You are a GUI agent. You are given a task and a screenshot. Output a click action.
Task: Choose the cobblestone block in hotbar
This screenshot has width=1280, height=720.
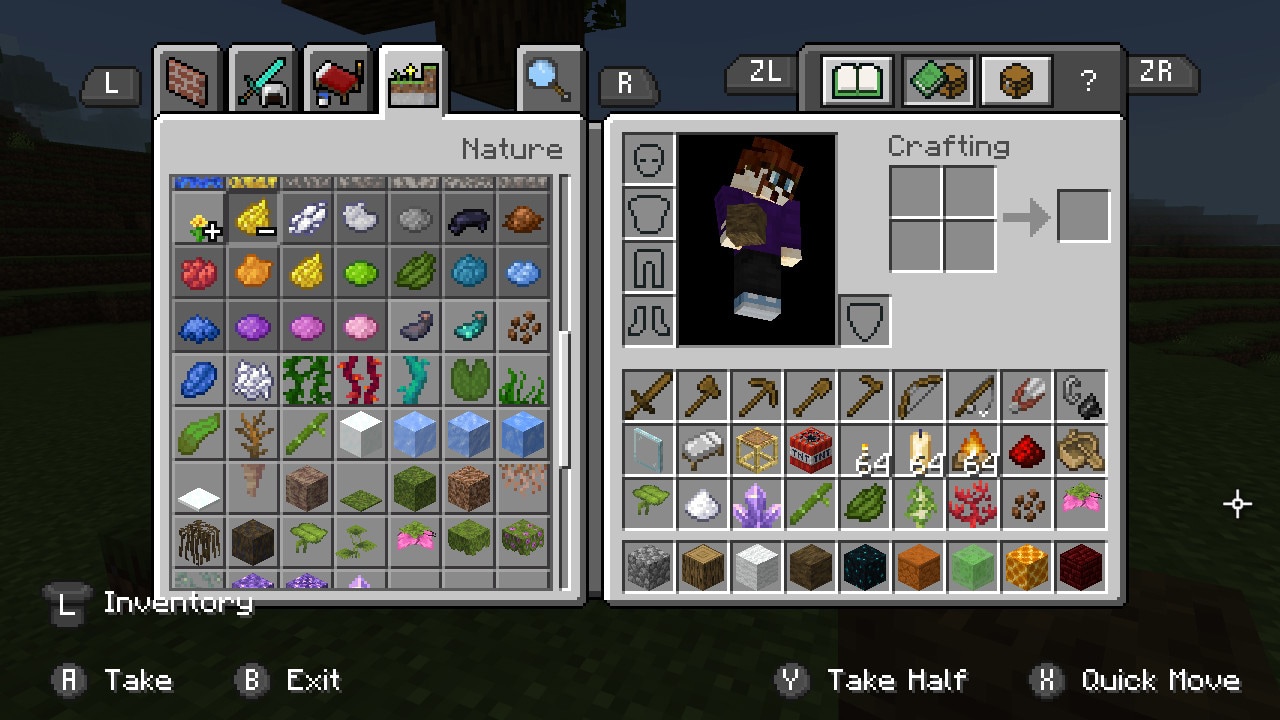pyautogui.click(x=649, y=567)
